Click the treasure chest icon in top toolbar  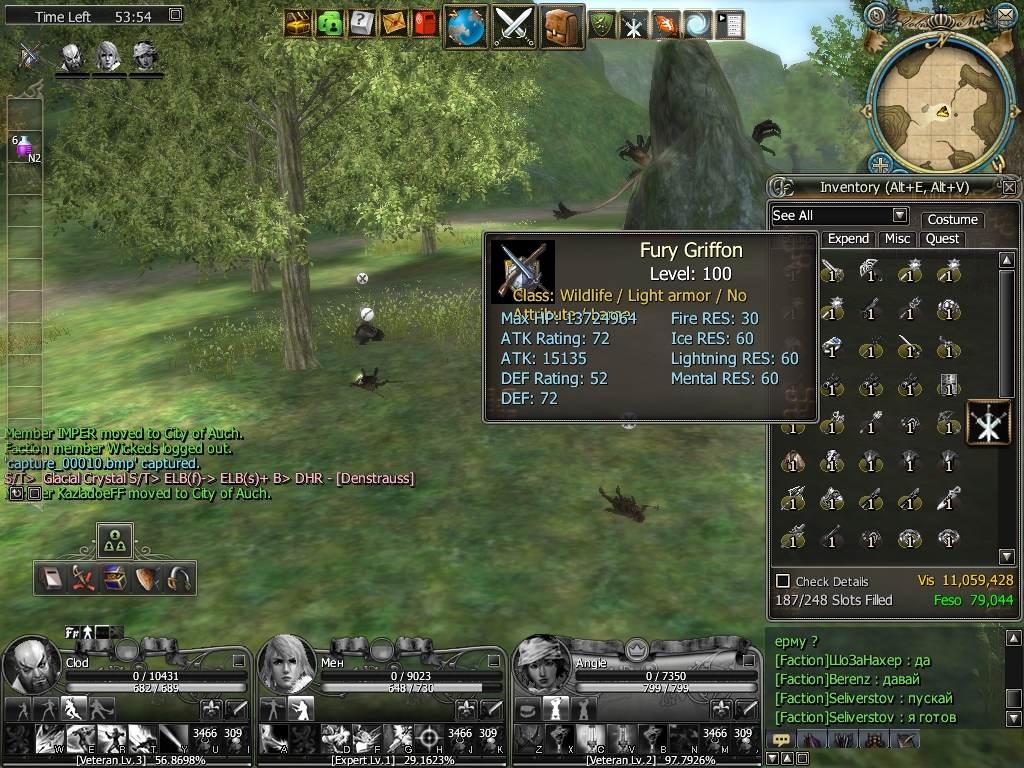click(298, 23)
